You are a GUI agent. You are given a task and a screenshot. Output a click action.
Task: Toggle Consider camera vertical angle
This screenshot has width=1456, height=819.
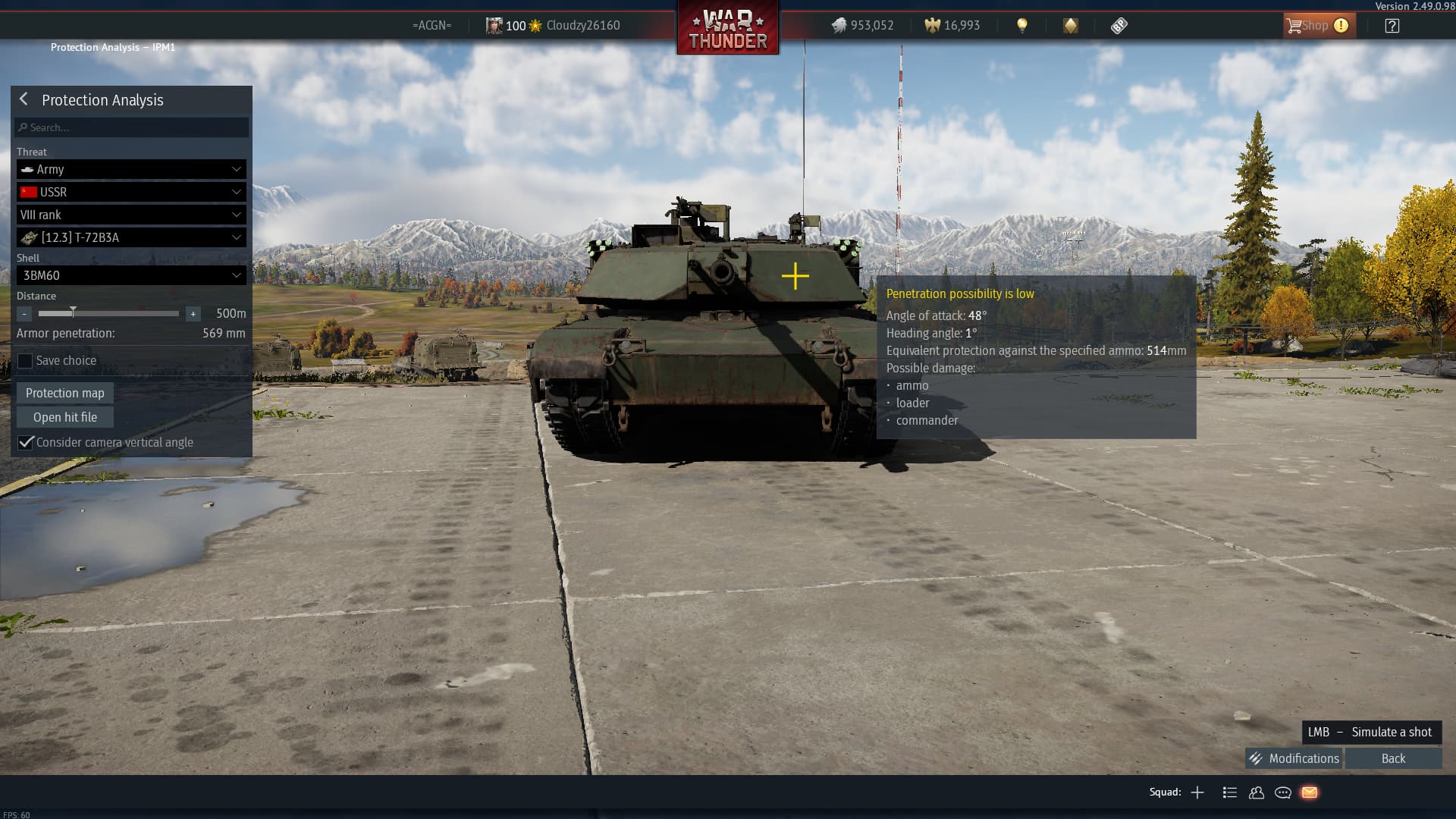point(26,442)
